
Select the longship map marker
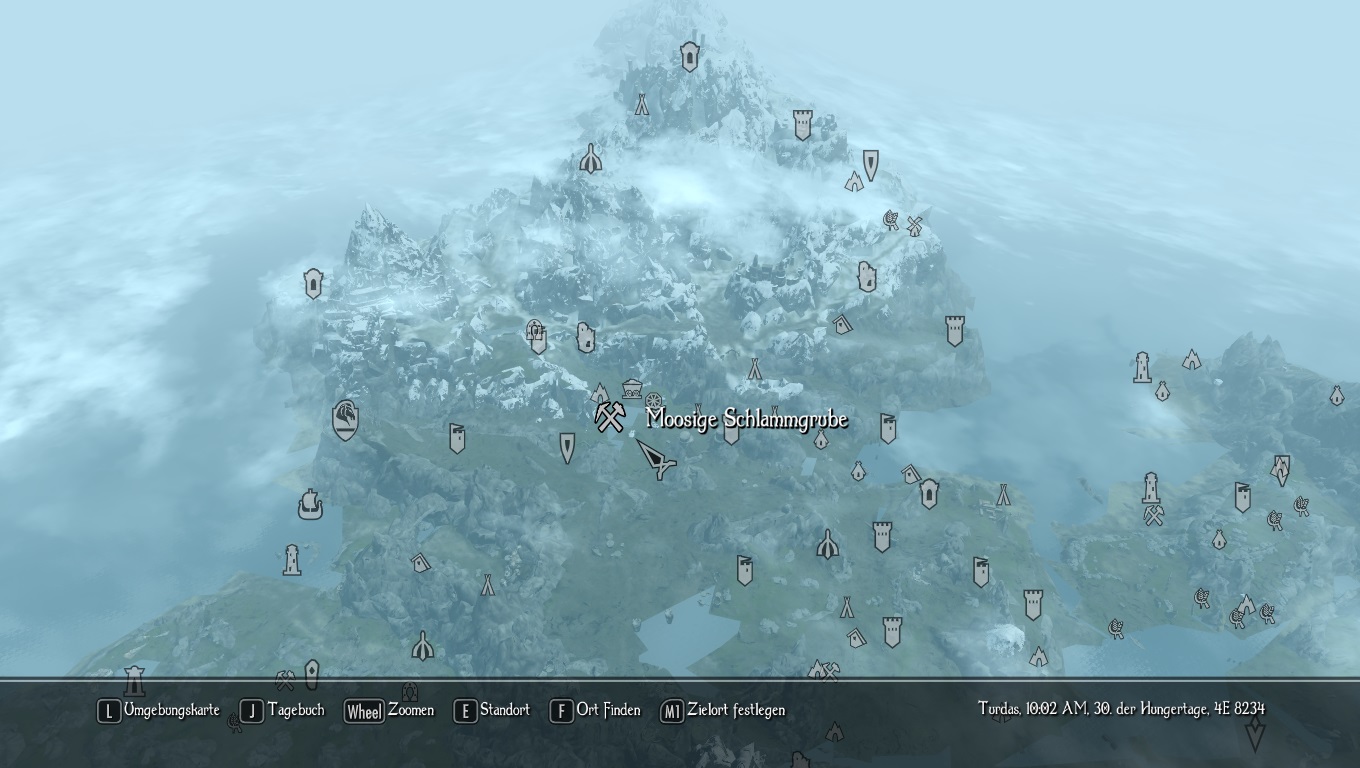pos(310,504)
